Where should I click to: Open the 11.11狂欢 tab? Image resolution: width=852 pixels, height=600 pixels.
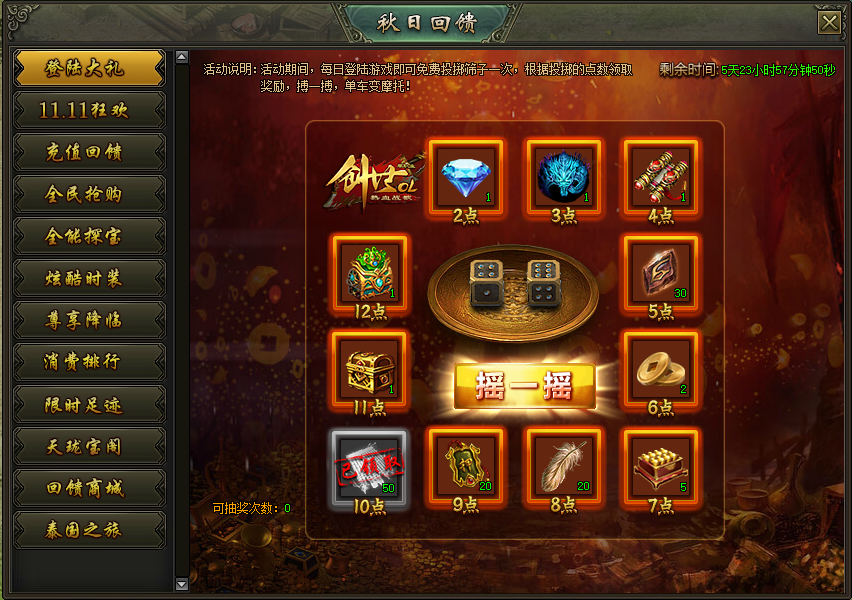89,110
